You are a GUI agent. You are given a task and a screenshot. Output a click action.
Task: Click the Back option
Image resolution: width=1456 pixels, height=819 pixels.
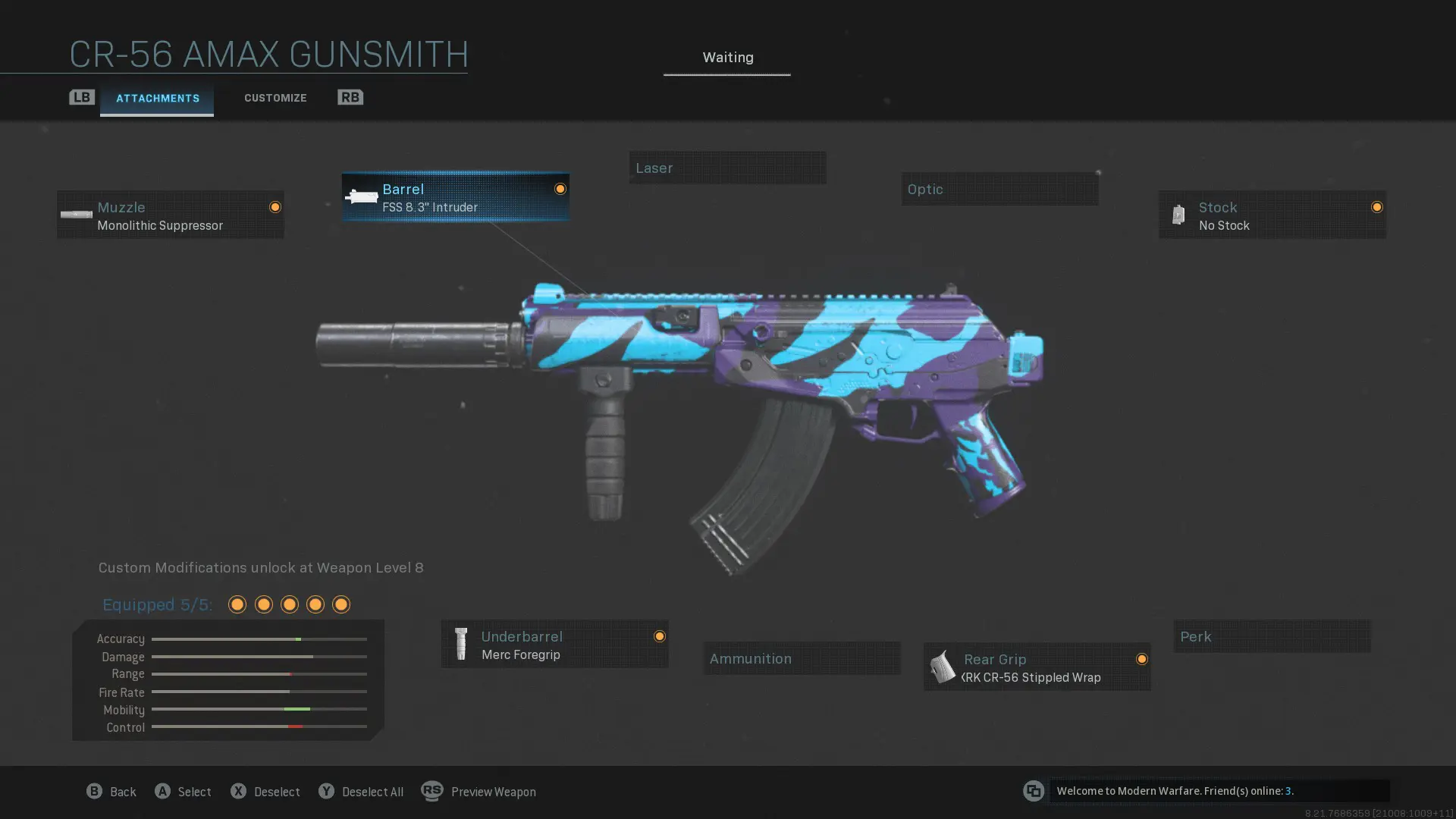click(111, 792)
